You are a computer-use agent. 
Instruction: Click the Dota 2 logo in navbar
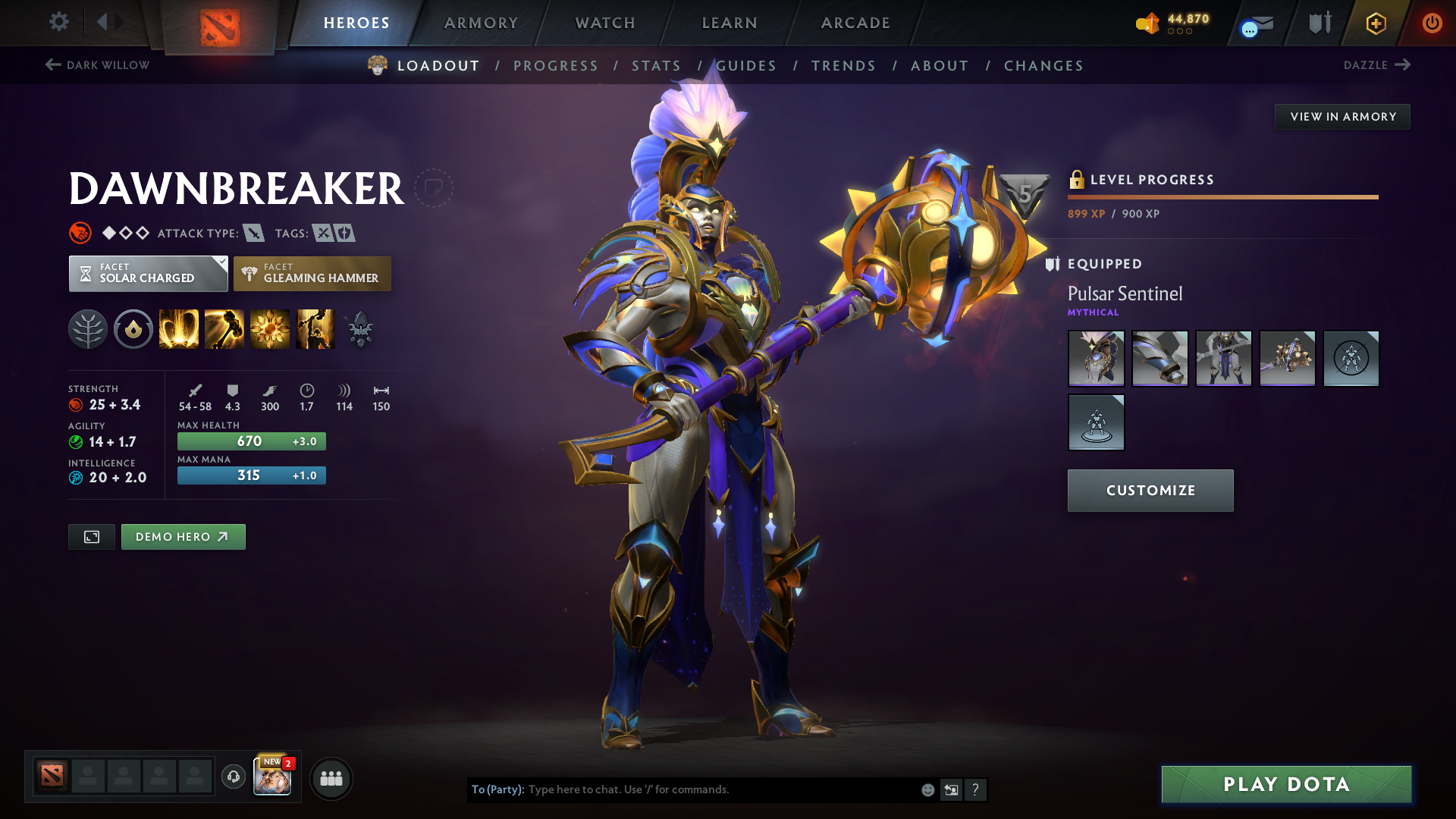coord(218,23)
